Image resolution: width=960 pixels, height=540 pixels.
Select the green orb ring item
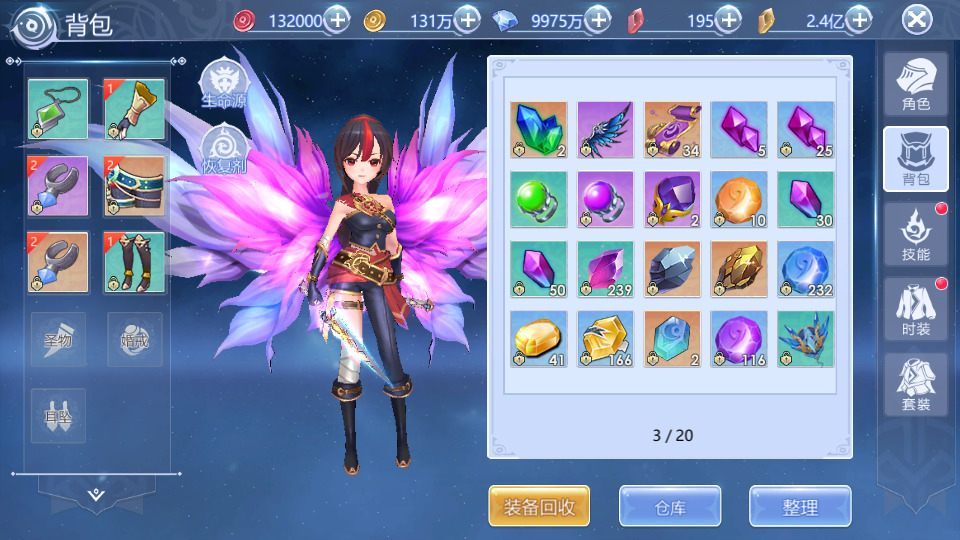click(x=539, y=199)
